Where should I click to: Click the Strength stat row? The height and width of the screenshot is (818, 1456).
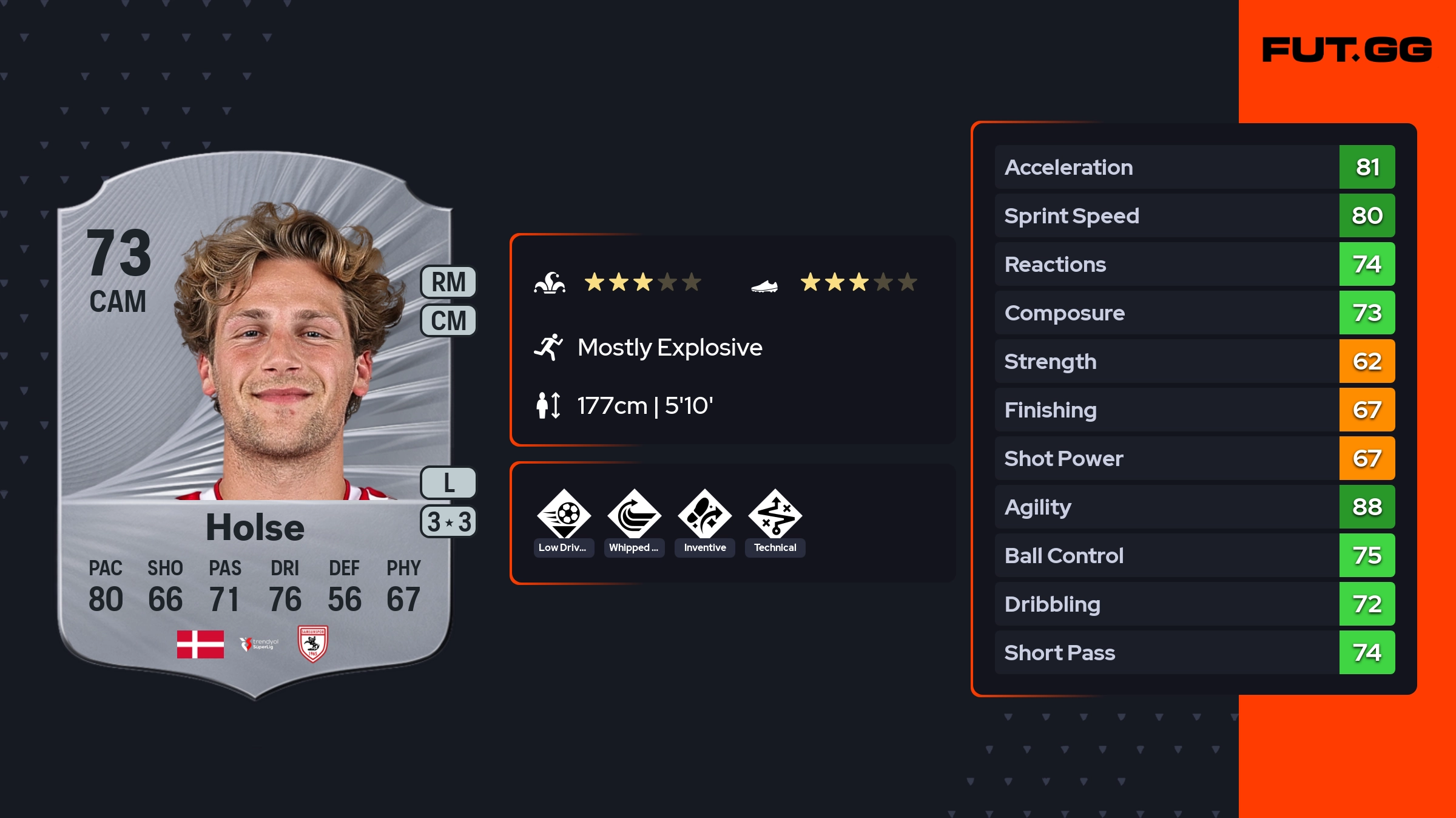click(x=1194, y=361)
